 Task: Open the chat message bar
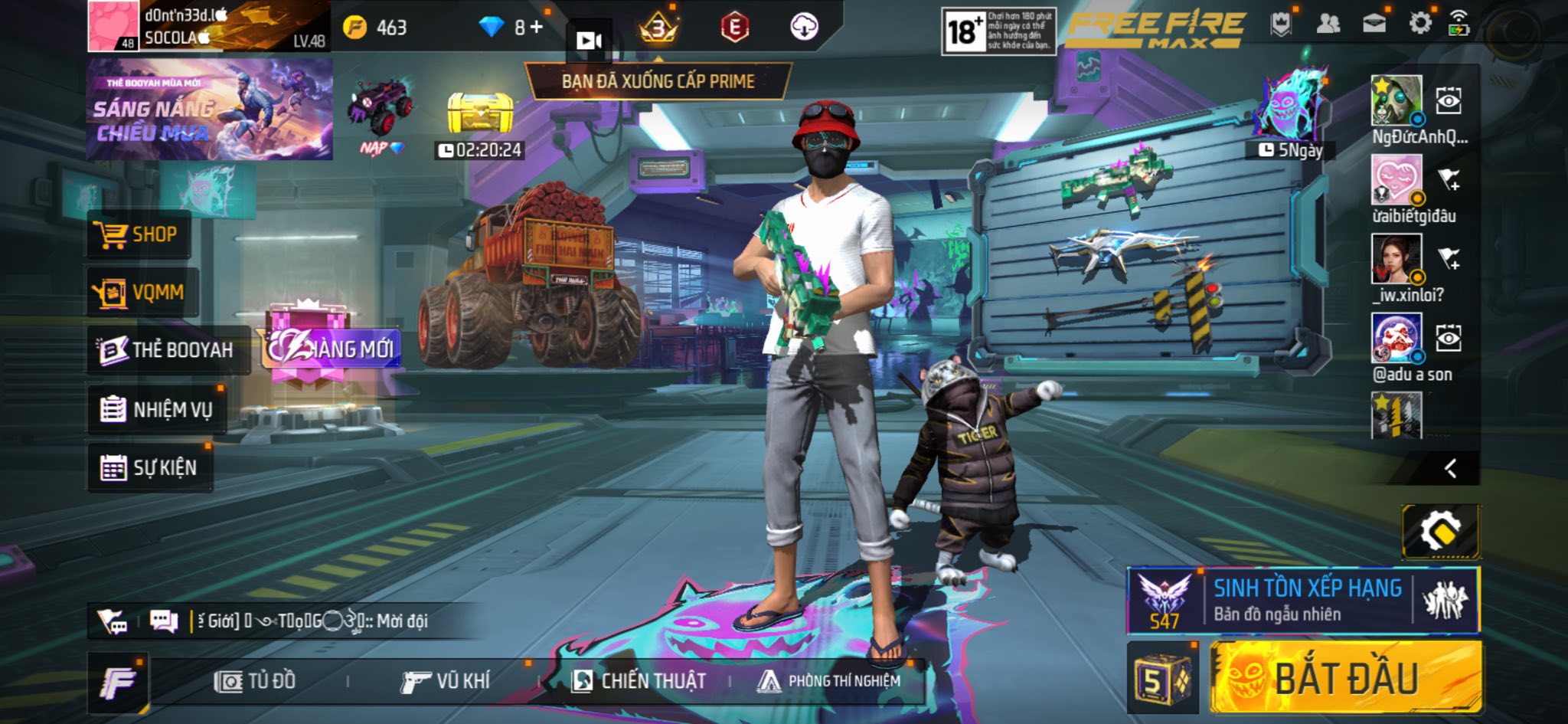click(306, 621)
